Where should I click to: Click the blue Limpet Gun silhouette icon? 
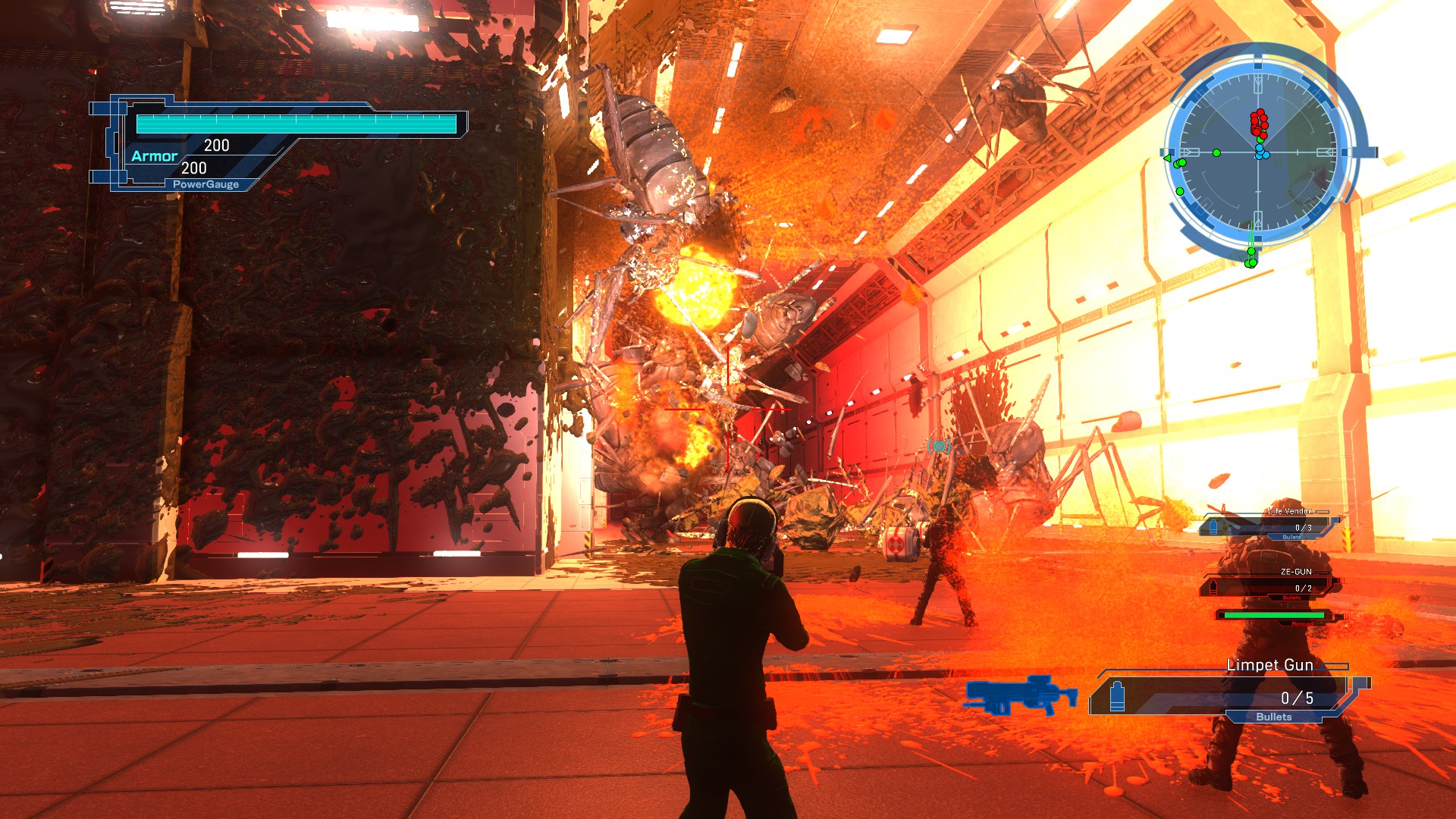pyautogui.click(x=1021, y=695)
